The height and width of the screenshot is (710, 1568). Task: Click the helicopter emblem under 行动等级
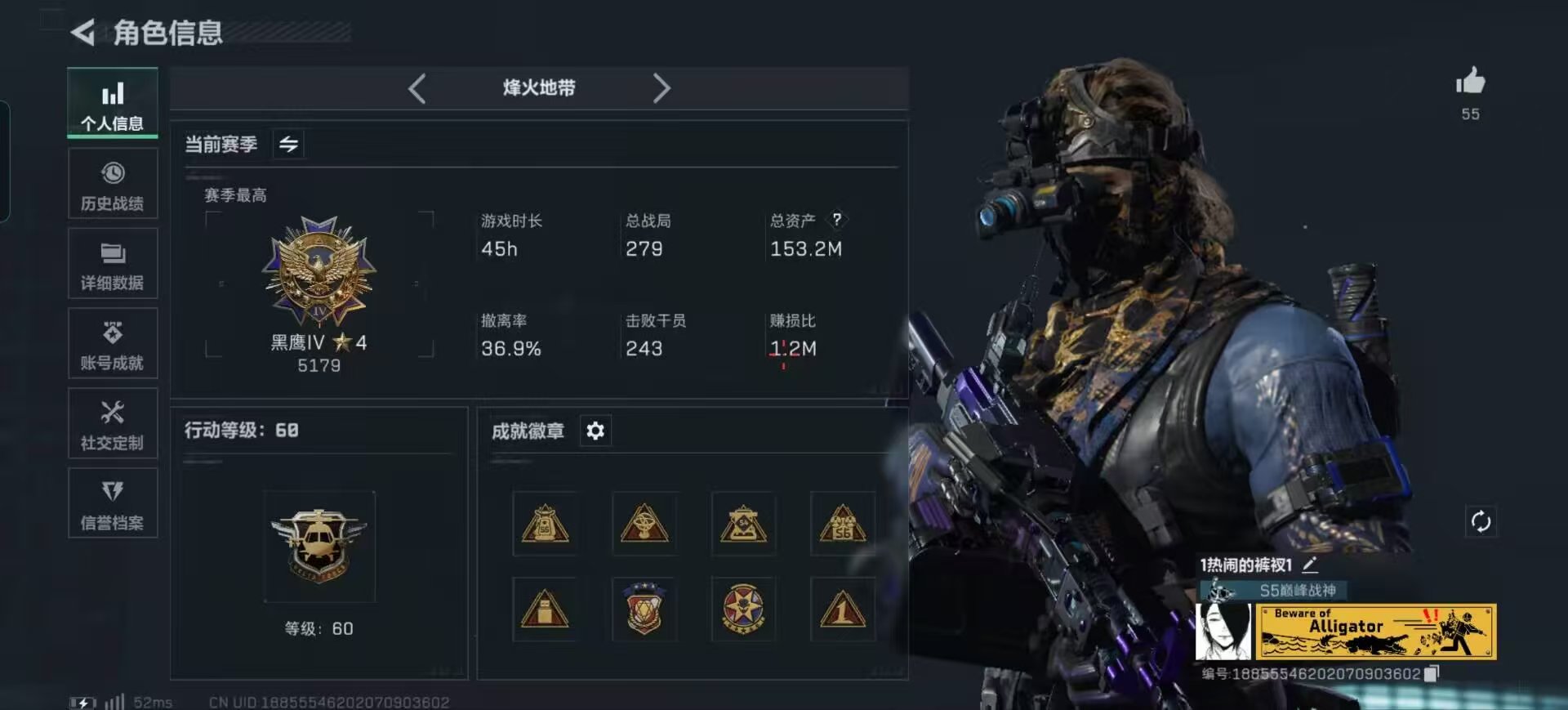click(x=318, y=547)
